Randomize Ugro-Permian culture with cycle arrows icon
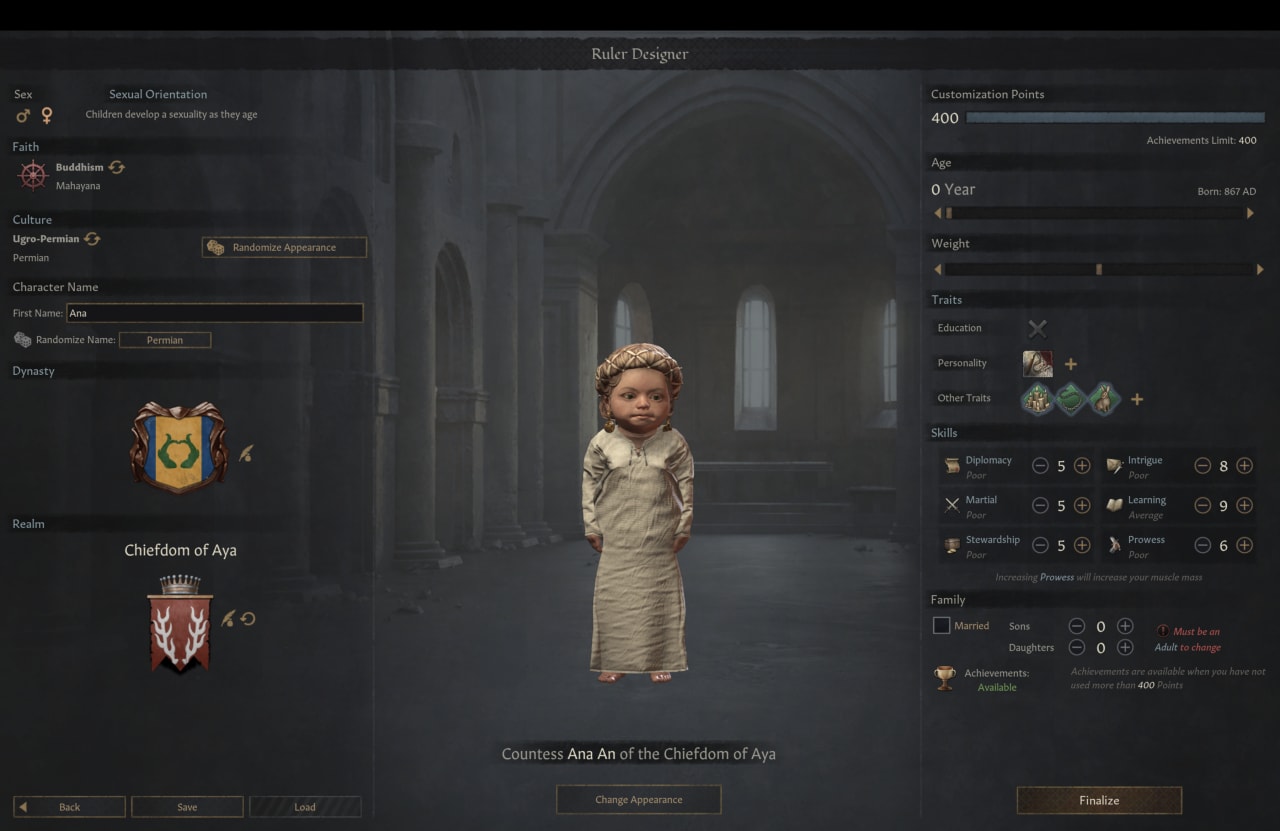The width and height of the screenshot is (1280, 831). (x=93, y=239)
